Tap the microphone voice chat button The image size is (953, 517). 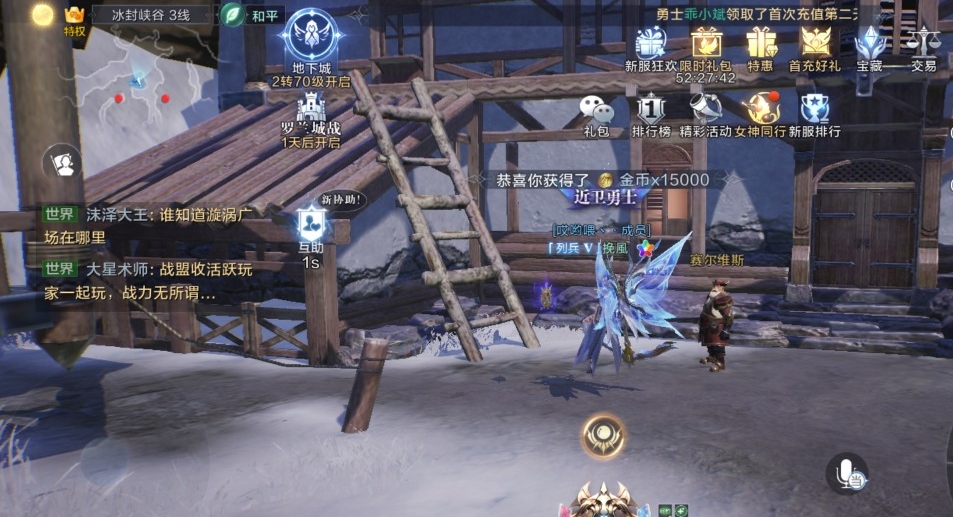click(x=847, y=474)
